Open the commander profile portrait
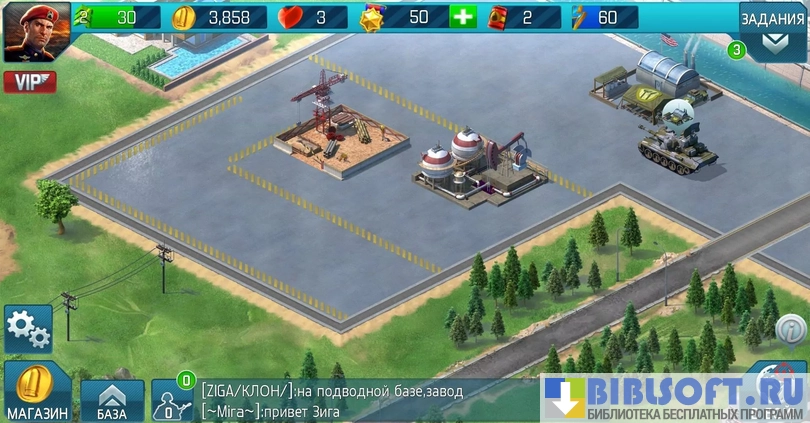Screen dimensions: 810x423 click(36, 32)
